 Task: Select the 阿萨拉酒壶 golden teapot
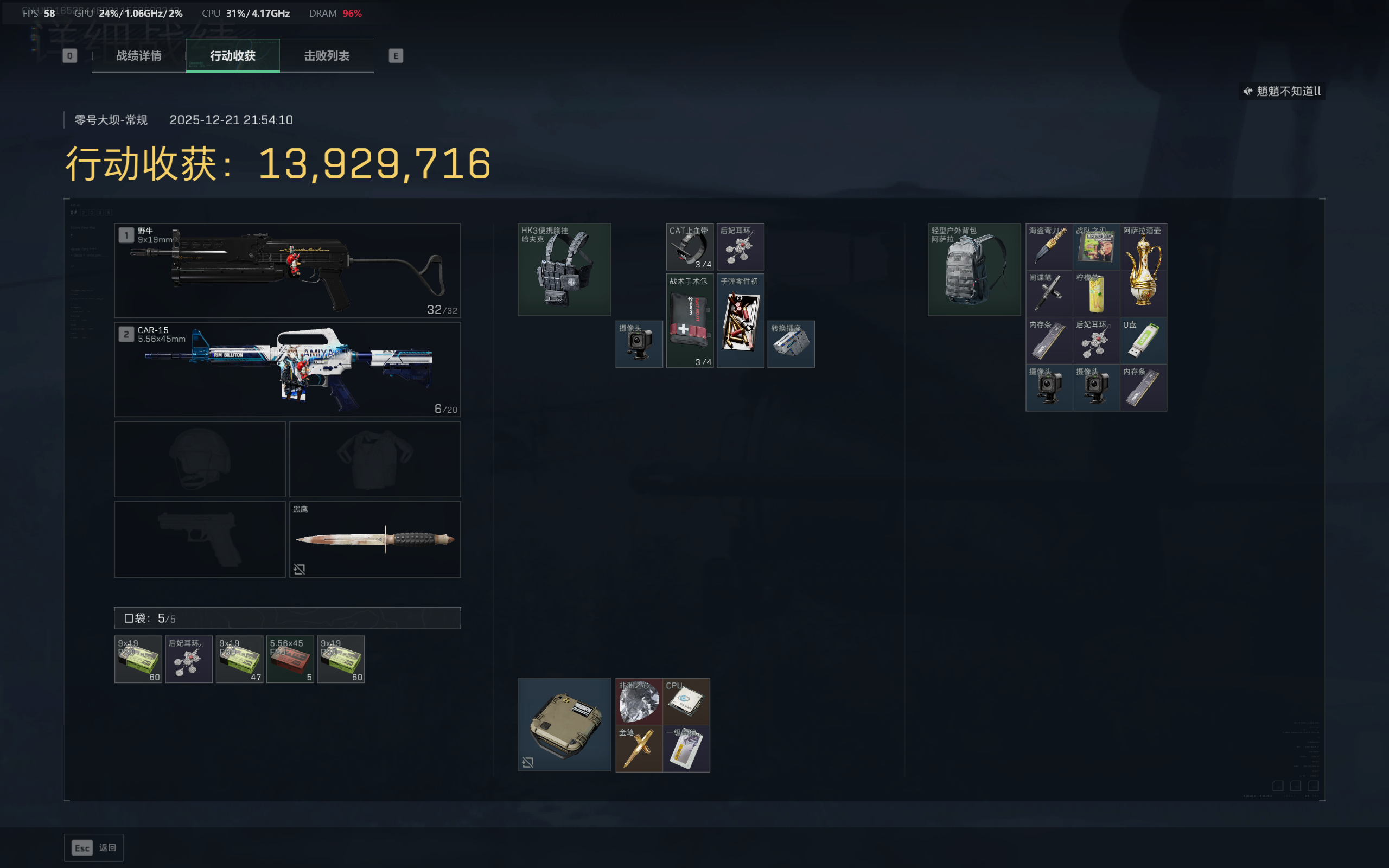coord(1143,270)
